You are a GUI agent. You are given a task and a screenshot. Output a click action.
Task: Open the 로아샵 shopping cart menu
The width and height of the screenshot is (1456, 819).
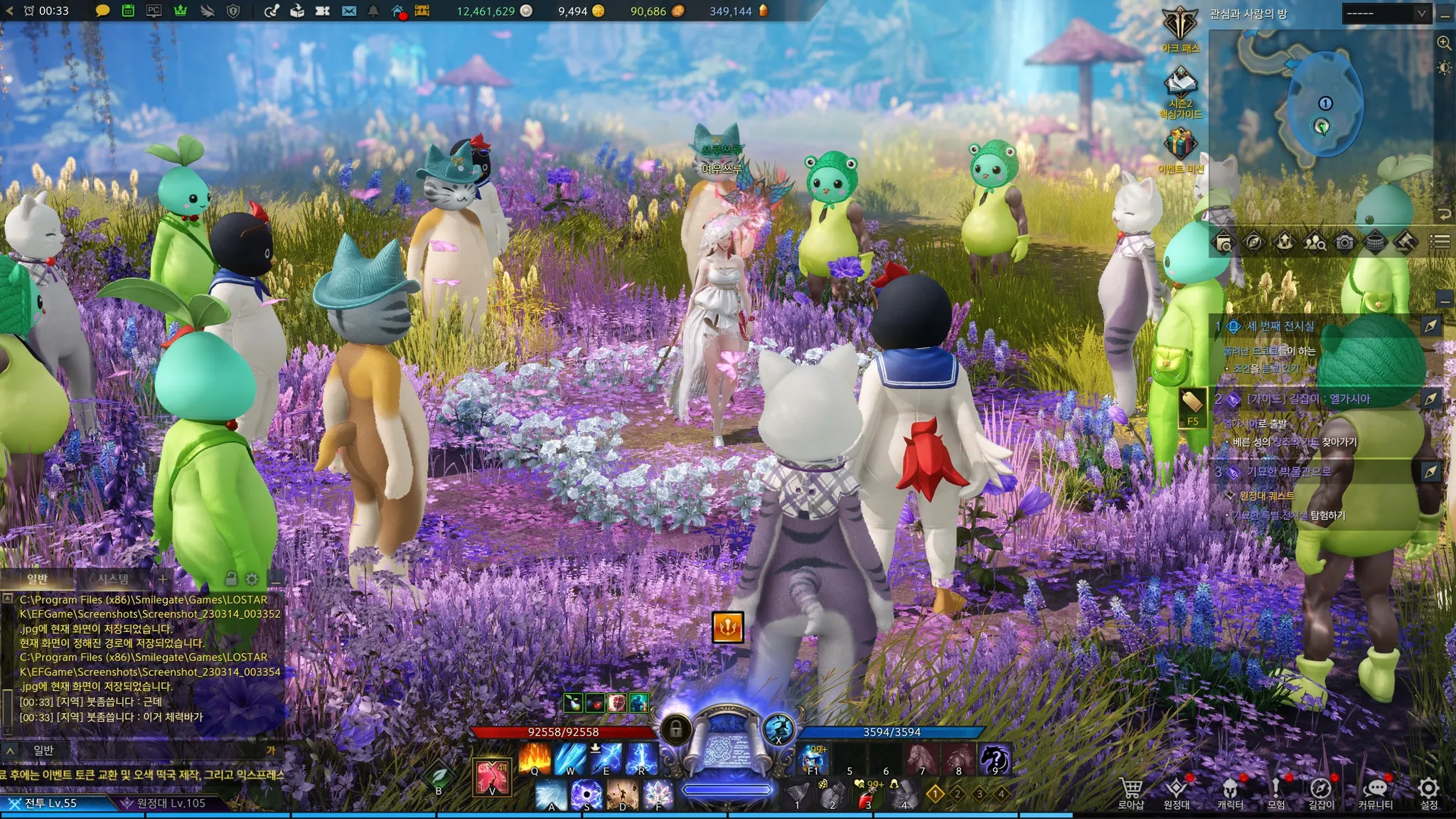tap(1130, 793)
